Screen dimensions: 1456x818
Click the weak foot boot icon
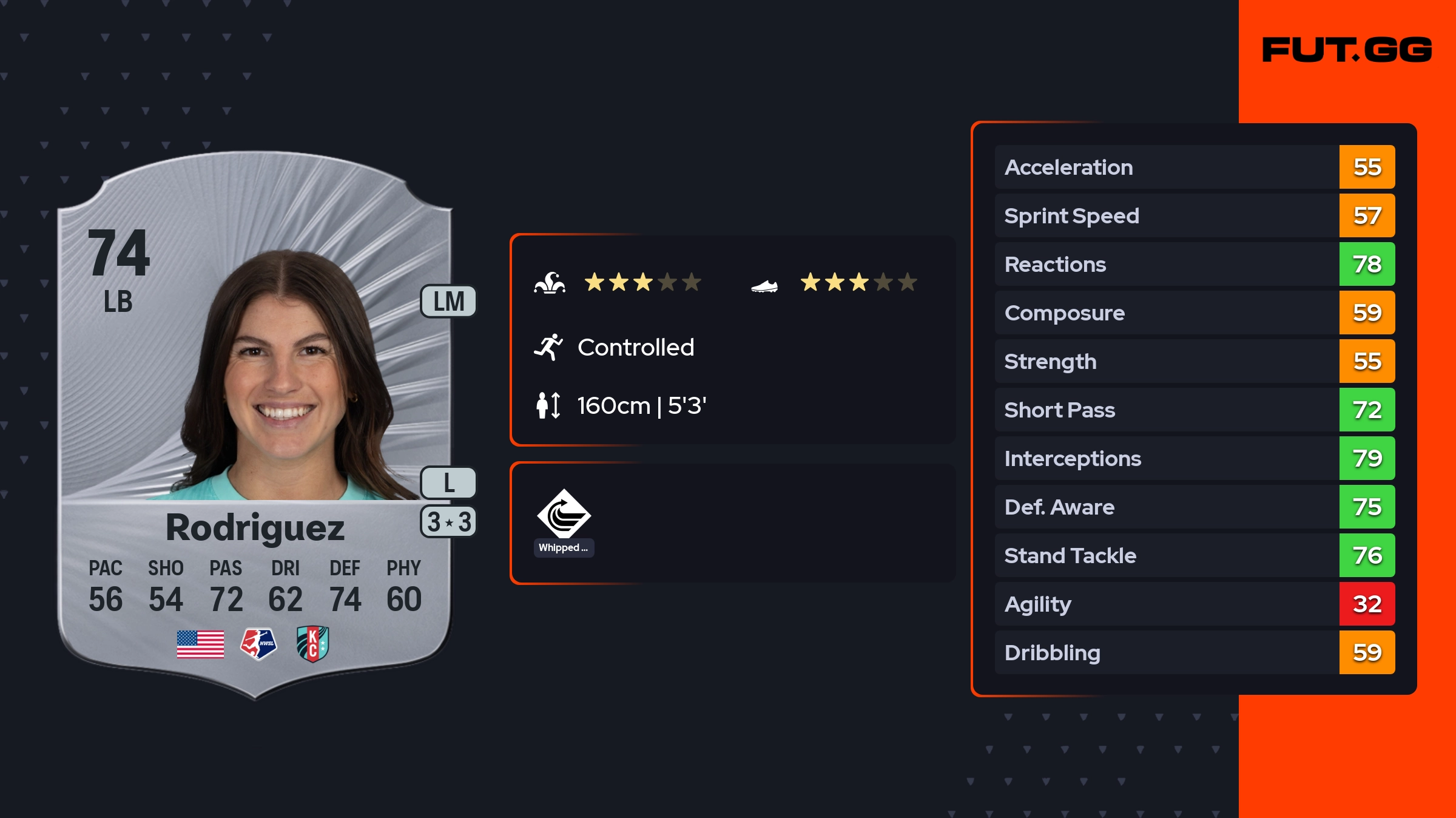coord(764,285)
